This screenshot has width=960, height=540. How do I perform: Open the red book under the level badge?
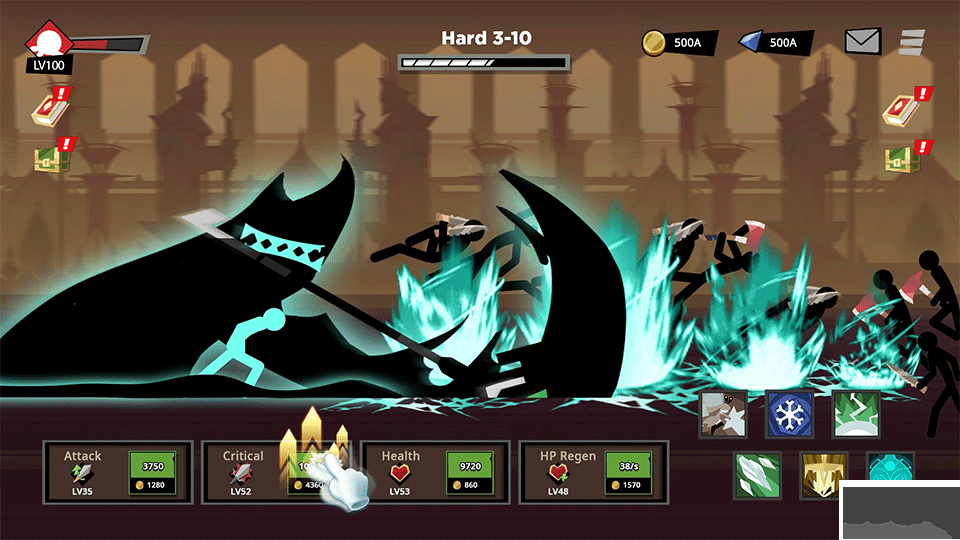click(x=47, y=109)
